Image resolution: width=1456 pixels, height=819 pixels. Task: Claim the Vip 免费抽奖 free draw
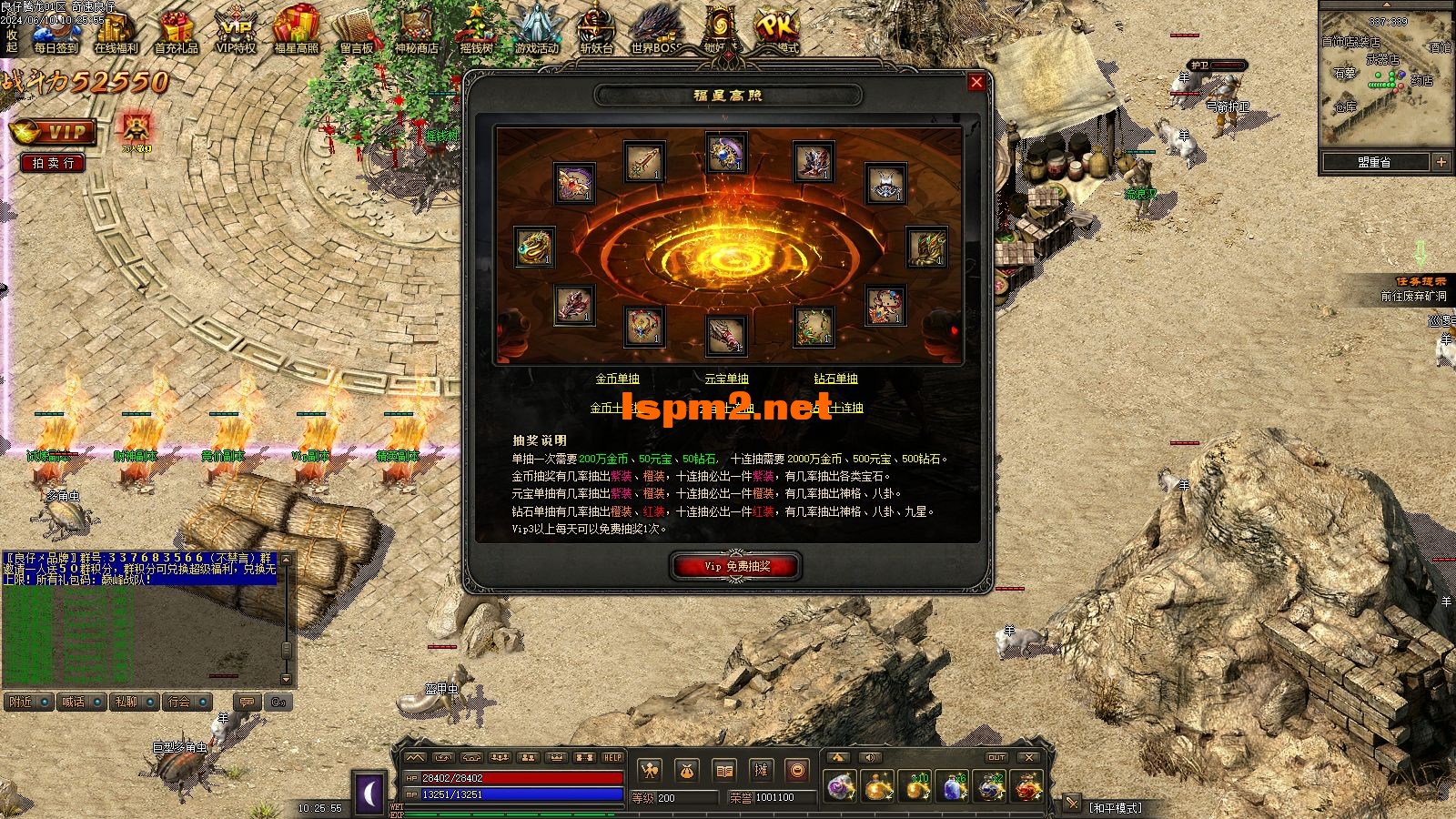click(x=736, y=566)
